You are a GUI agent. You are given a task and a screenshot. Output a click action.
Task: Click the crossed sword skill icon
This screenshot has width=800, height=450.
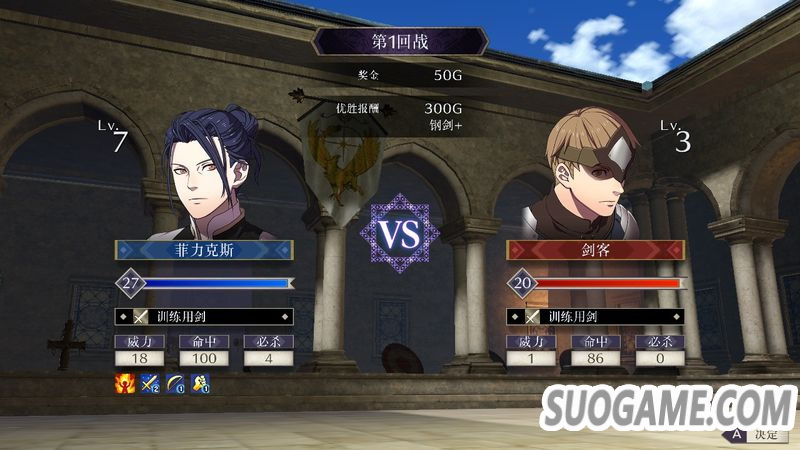pyautogui.click(x=151, y=383)
